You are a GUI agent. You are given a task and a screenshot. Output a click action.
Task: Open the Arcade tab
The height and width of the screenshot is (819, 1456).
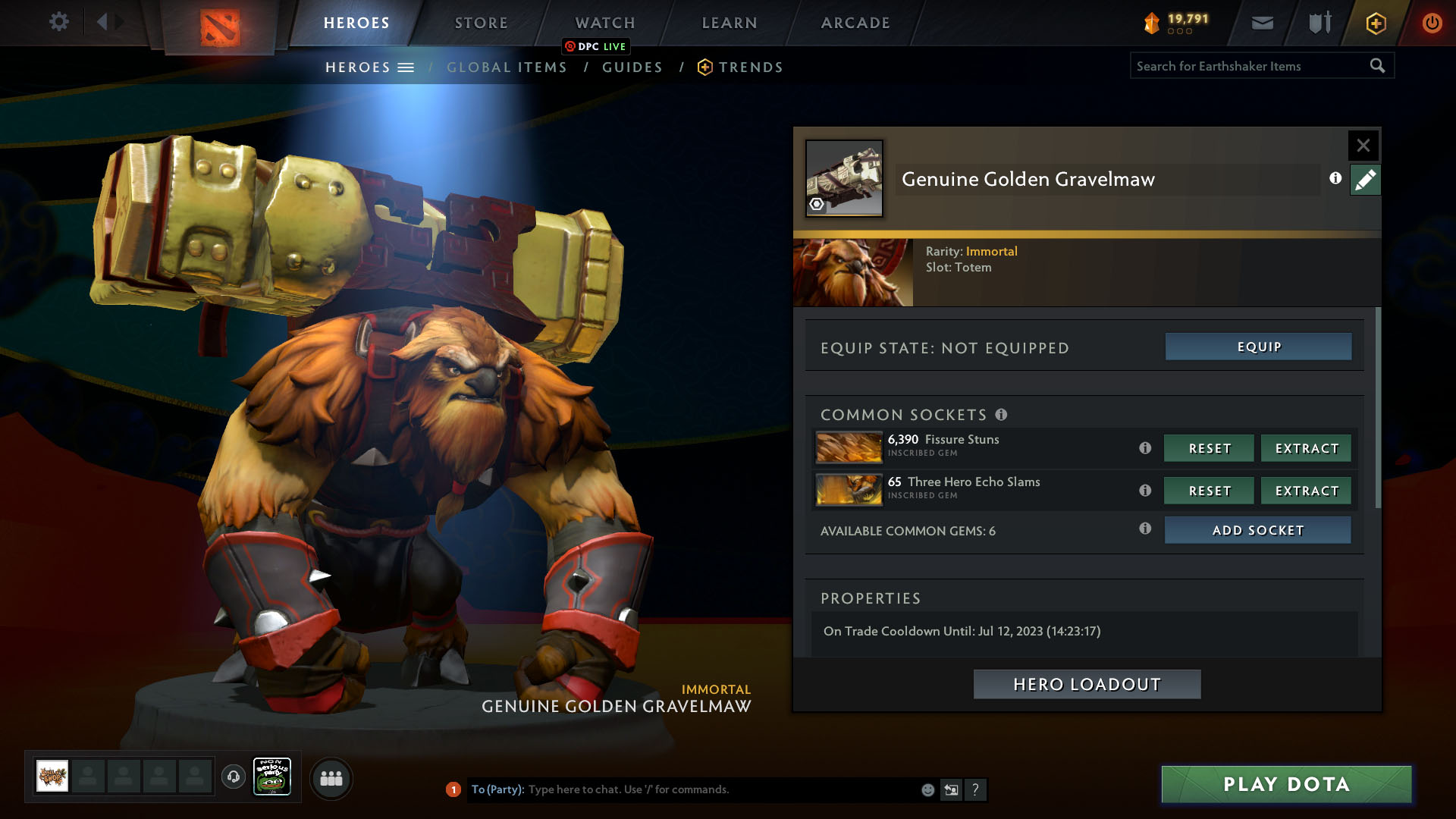[x=855, y=23]
